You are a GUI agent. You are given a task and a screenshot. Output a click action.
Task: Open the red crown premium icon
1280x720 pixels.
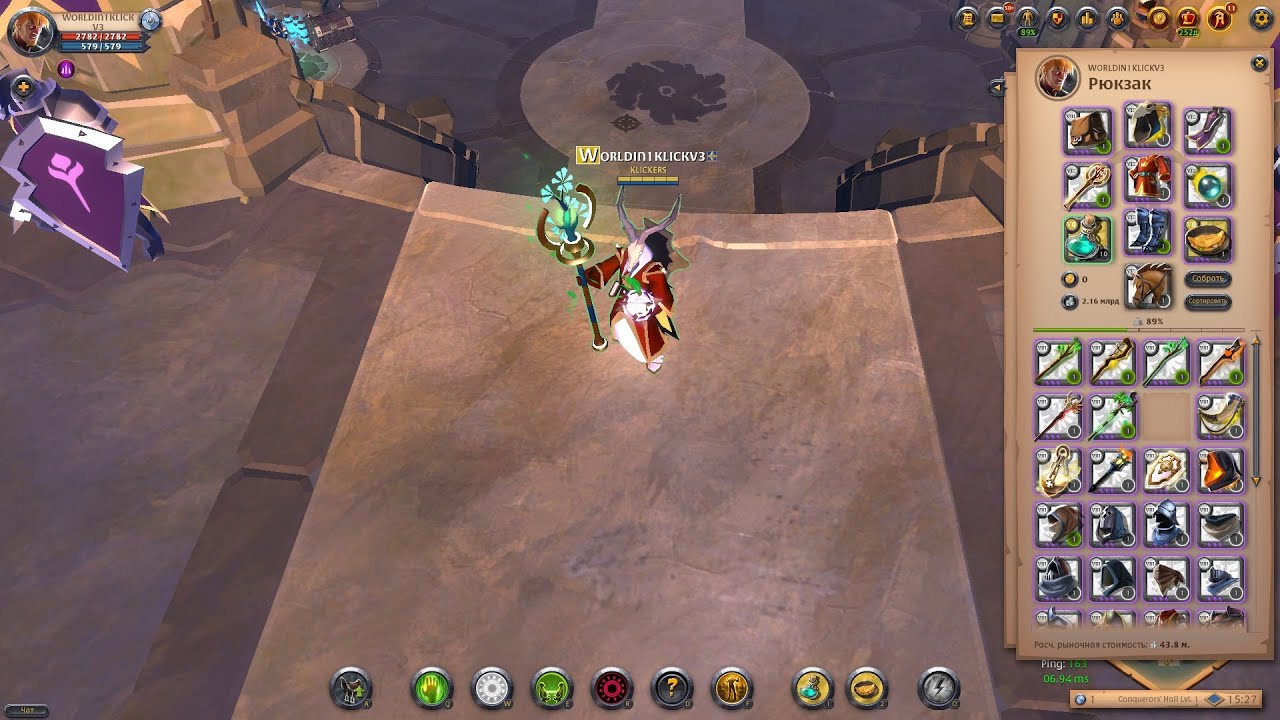1189,18
